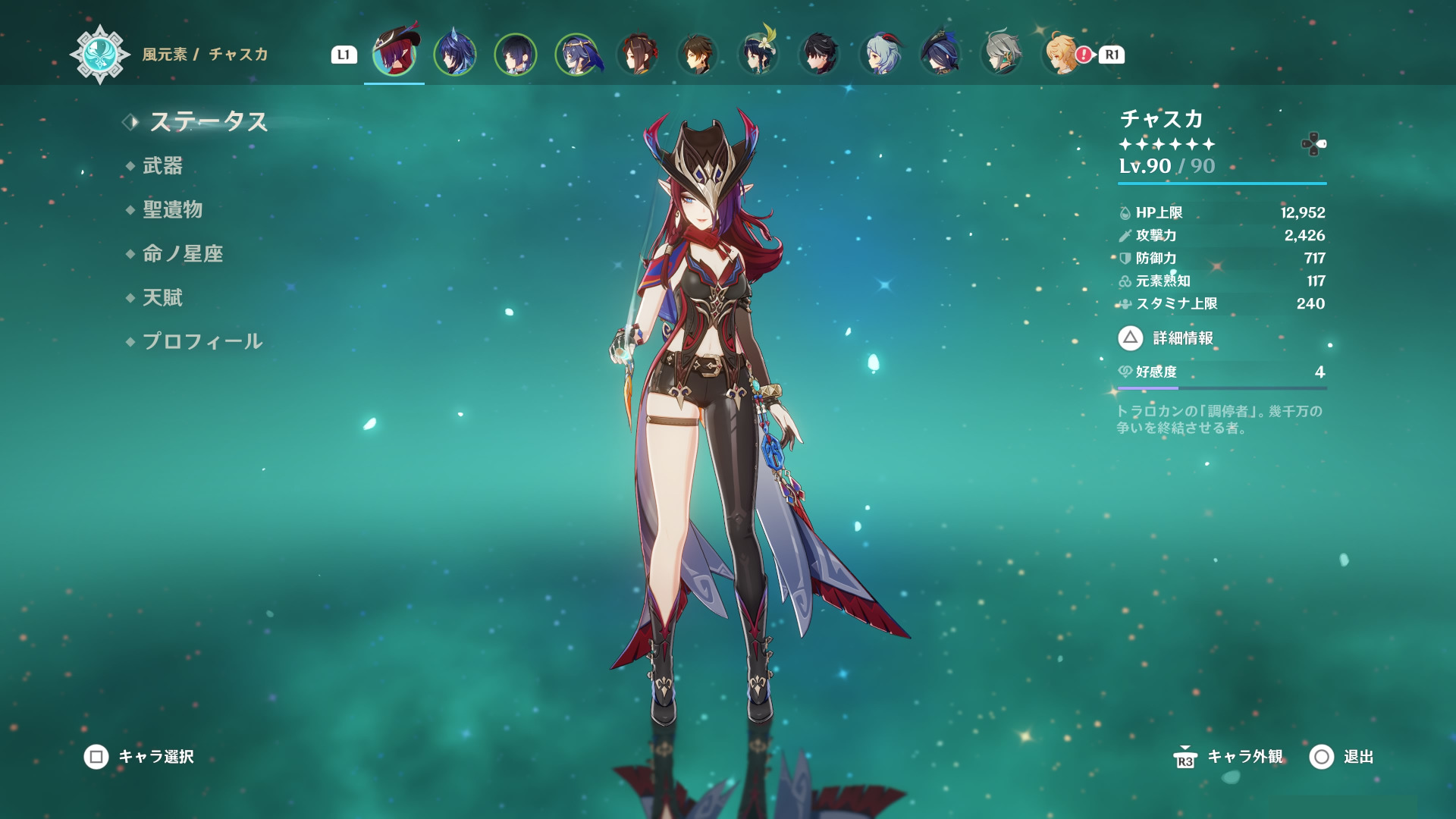Show the 命ノ星座 constellation page

click(x=182, y=253)
